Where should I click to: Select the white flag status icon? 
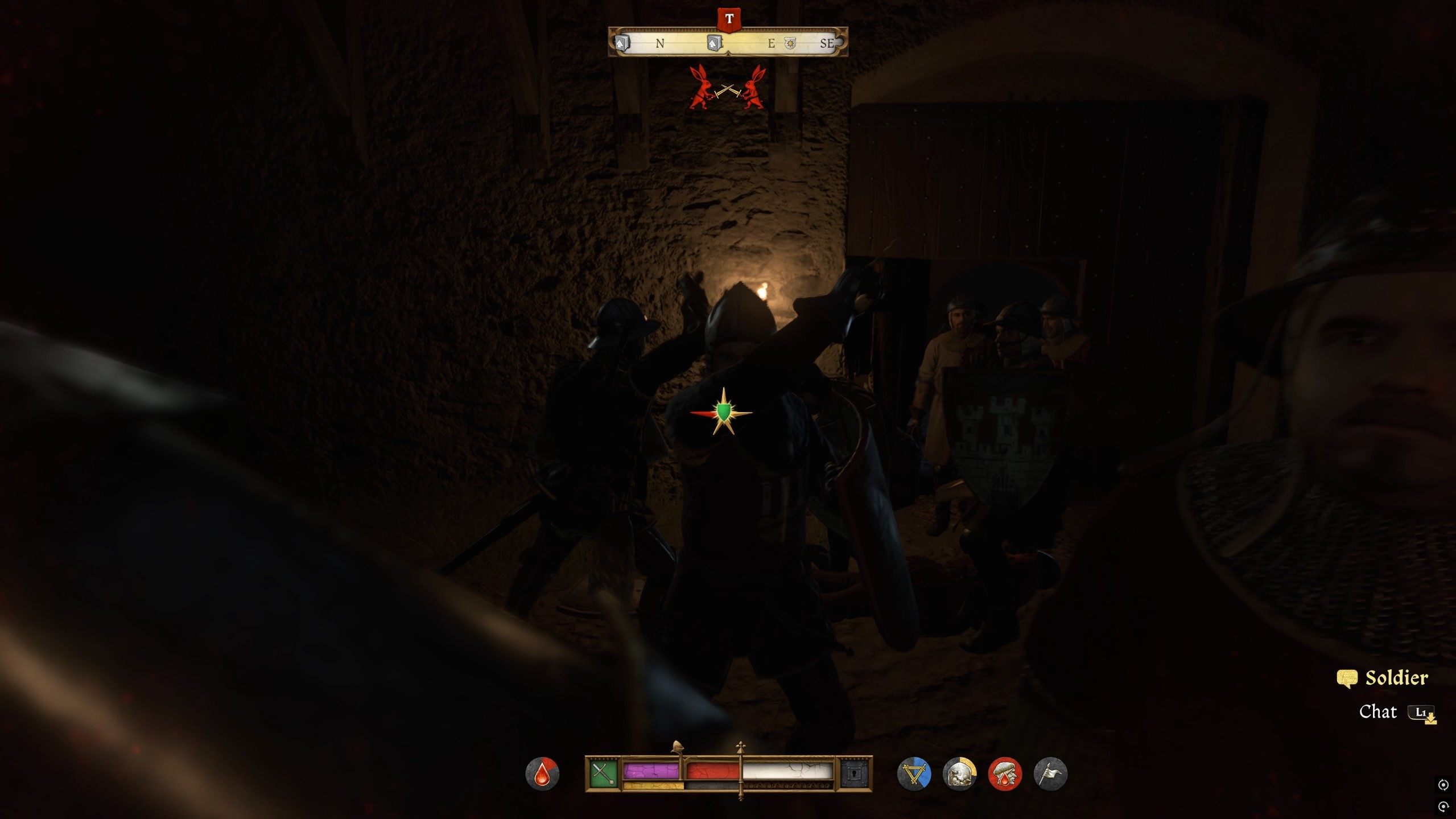[1050, 774]
